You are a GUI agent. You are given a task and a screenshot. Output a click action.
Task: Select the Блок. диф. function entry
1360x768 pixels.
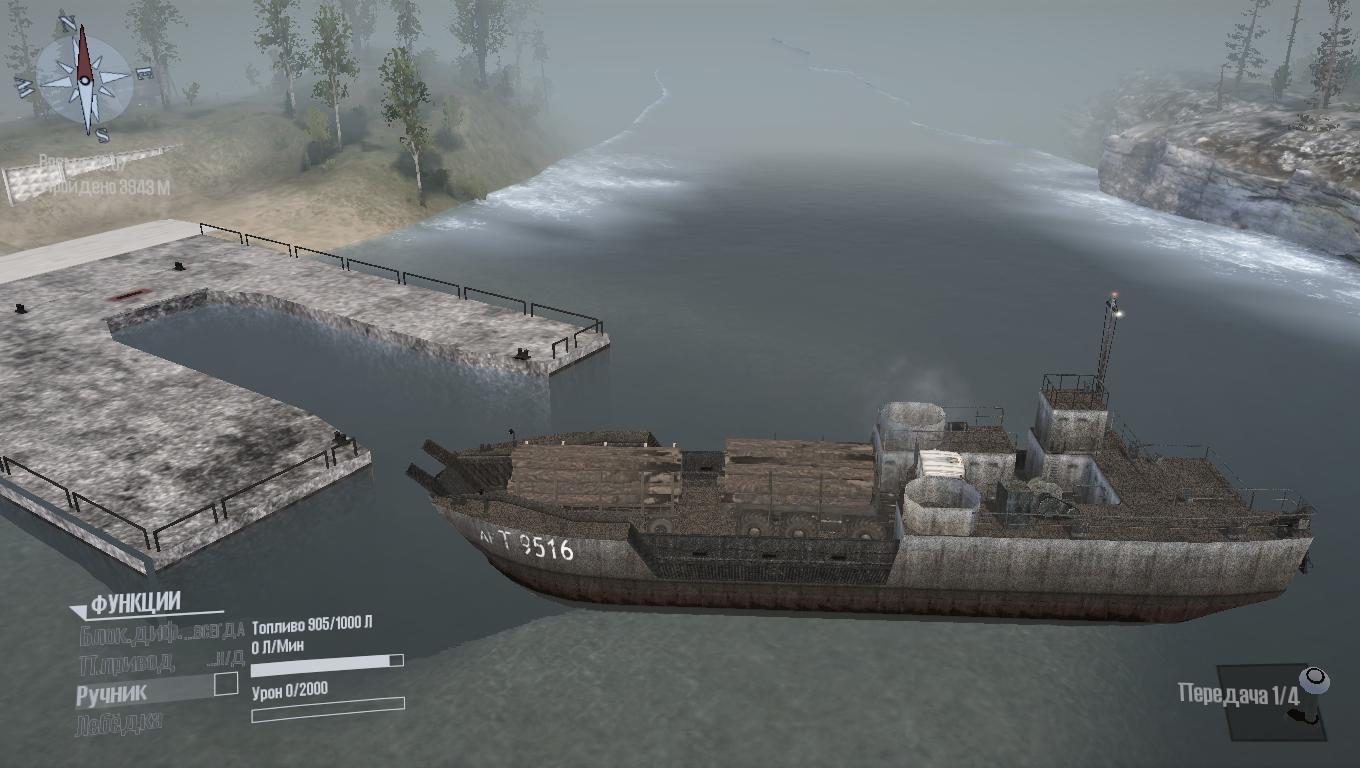(x=160, y=632)
